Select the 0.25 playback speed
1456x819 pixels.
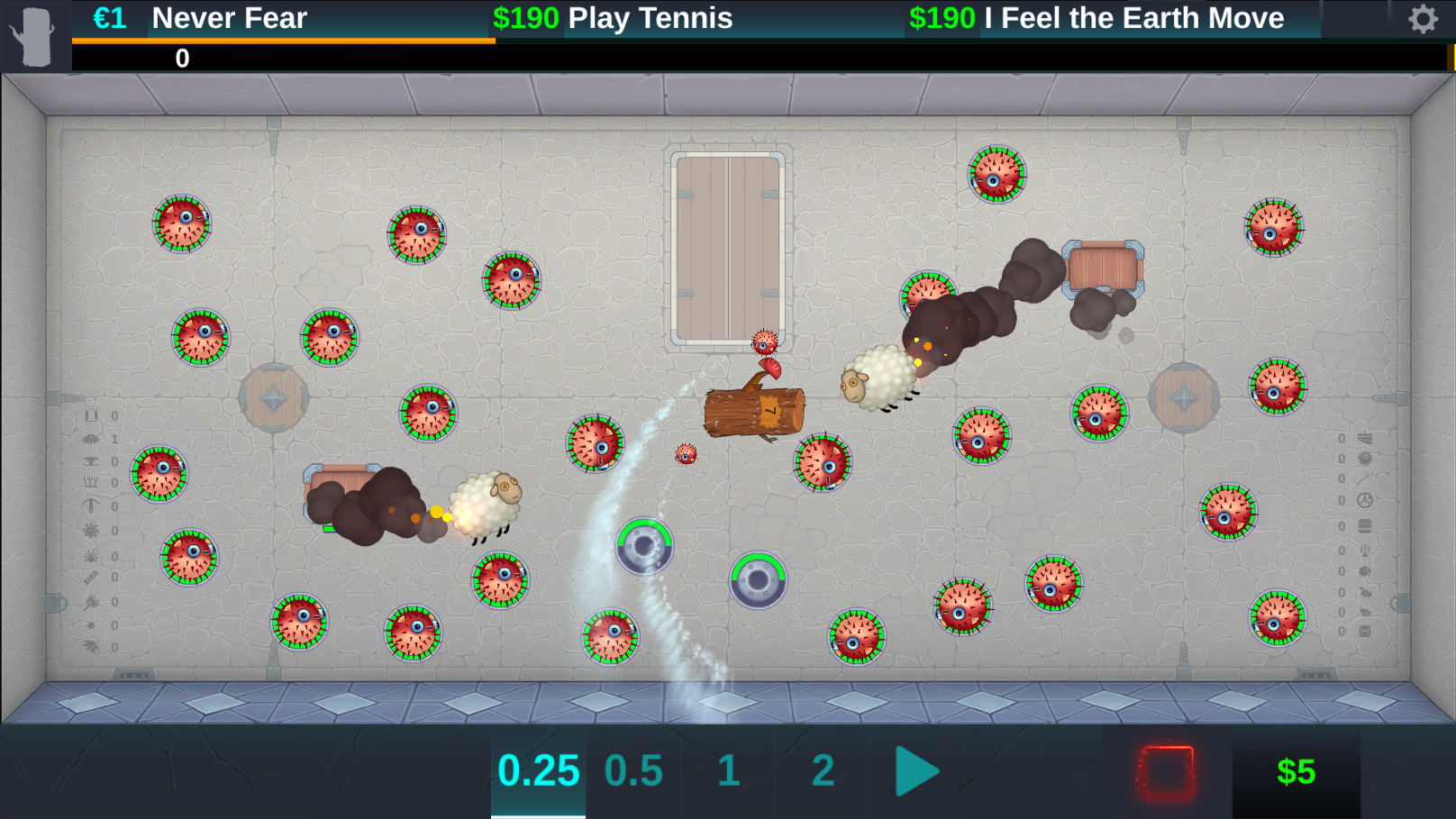click(x=538, y=770)
